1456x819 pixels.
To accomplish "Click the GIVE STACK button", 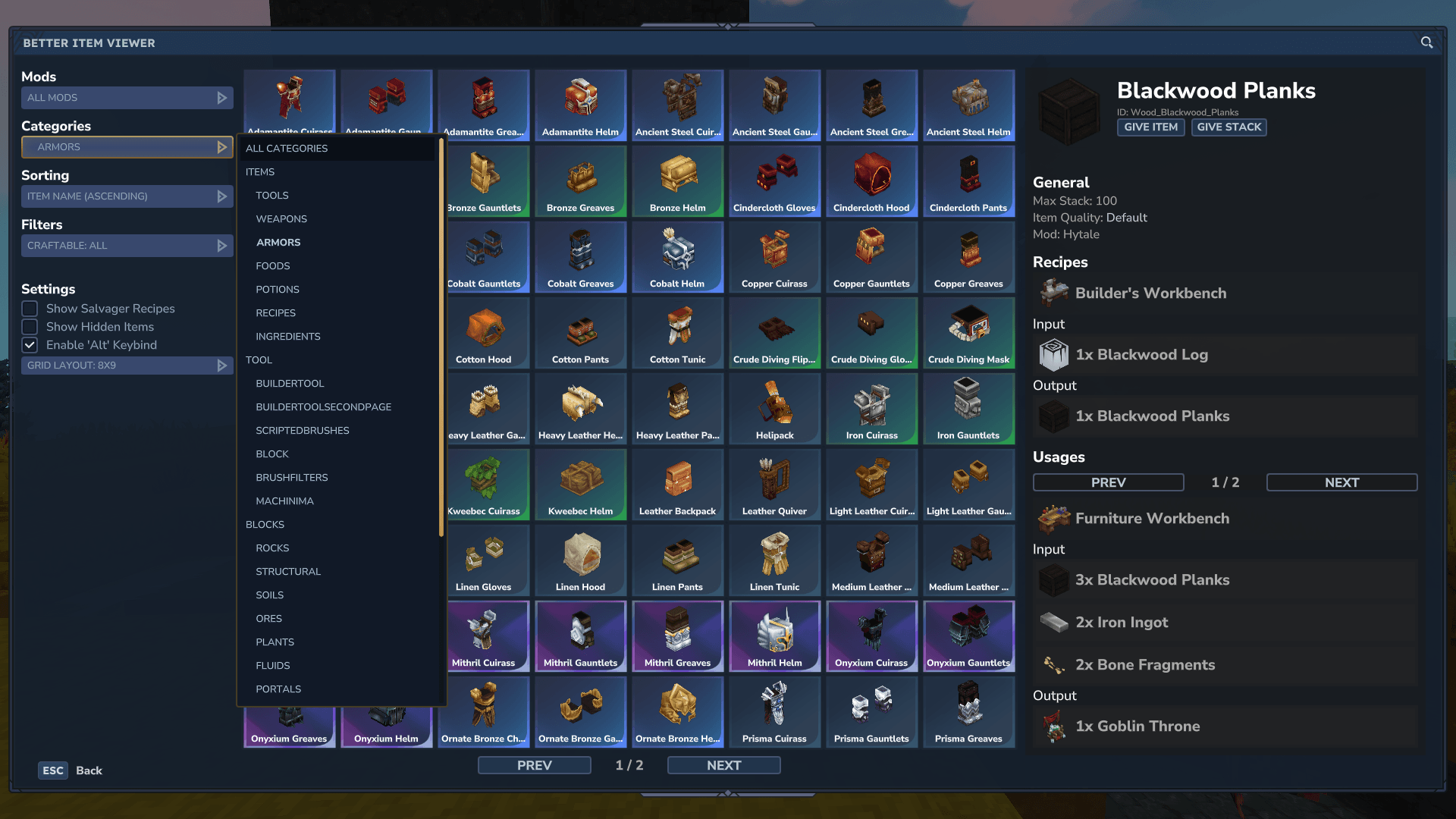I will click(1228, 127).
